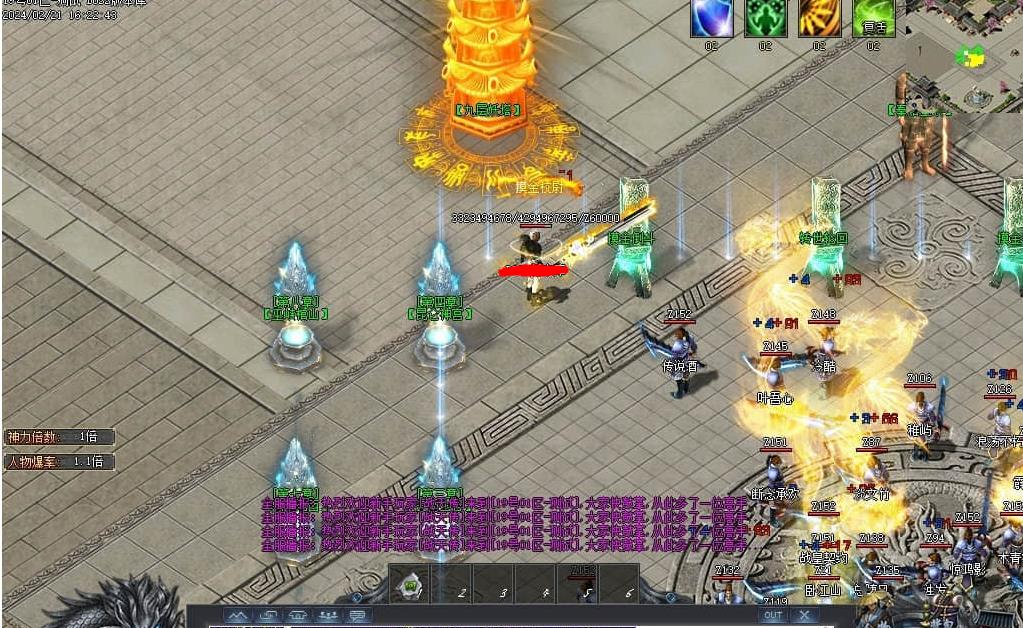Open the chat bubble button on bottom bar
The height and width of the screenshot is (628, 1023).
(357, 616)
